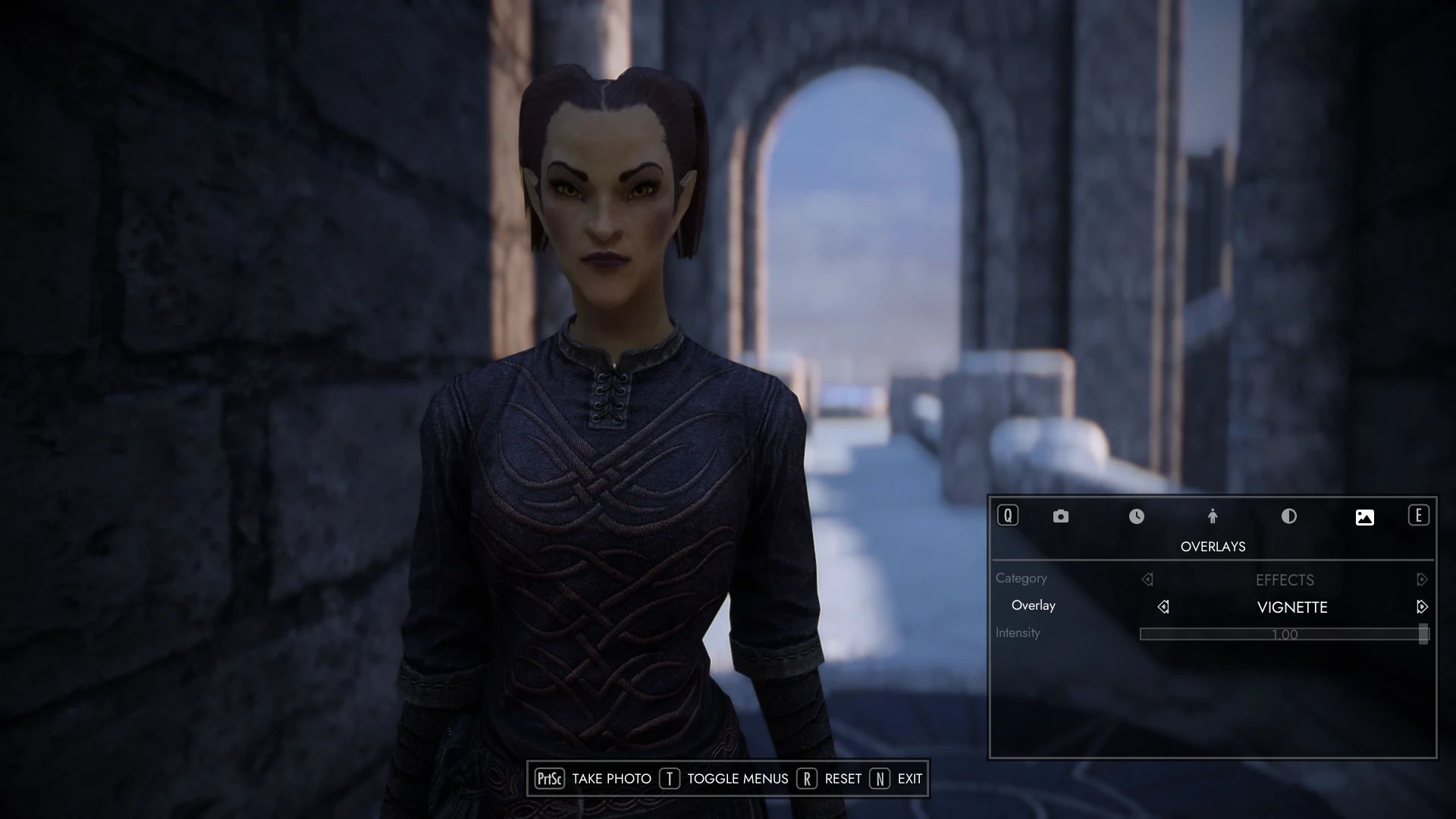The height and width of the screenshot is (819, 1456).
Task: Select the Overlay row labeled VIGNETTE
Action: tap(1291, 607)
